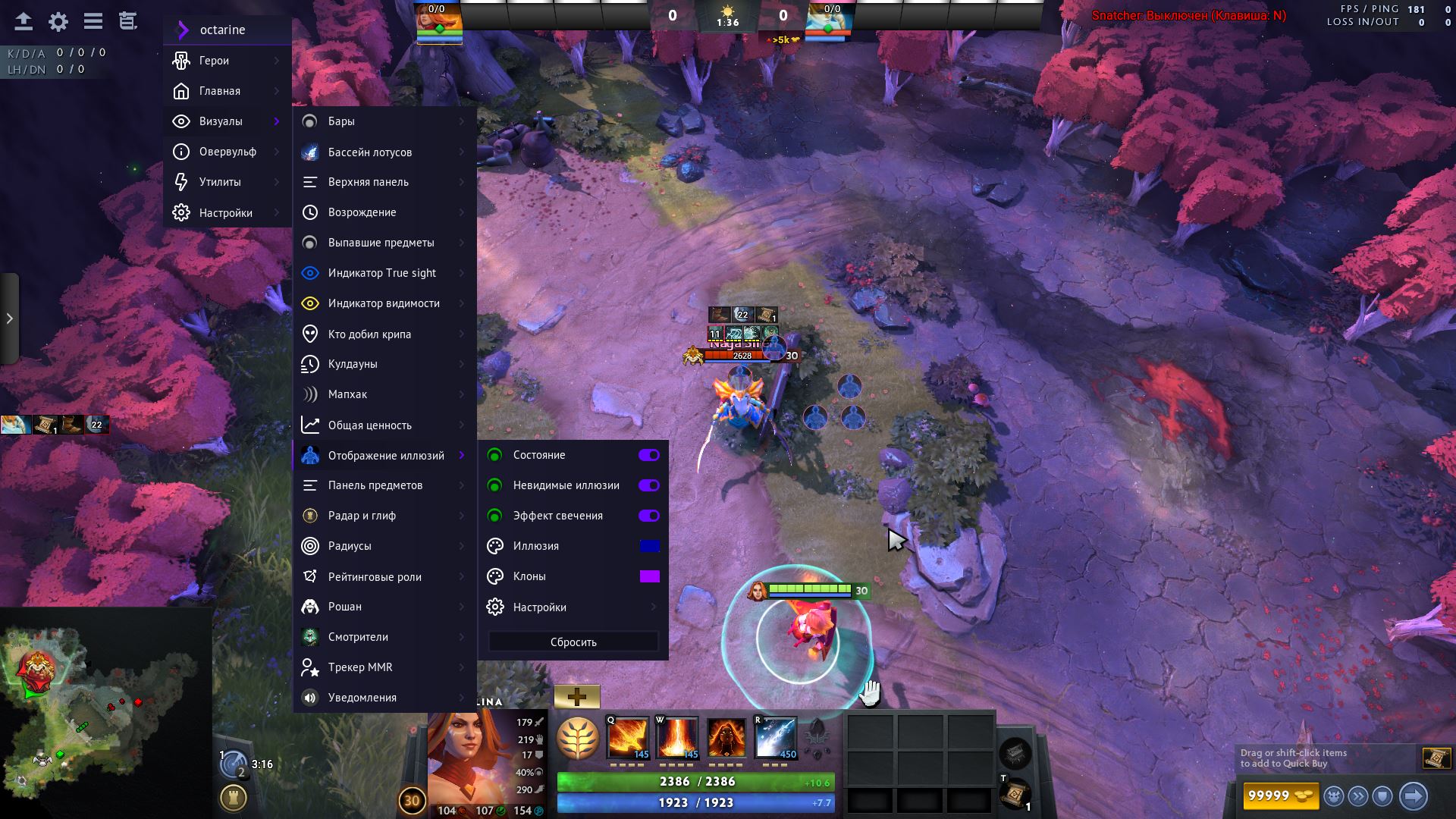Toggle the Состояние switch
The width and height of the screenshot is (1456, 819).
pyautogui.click(x=648, y=455)
